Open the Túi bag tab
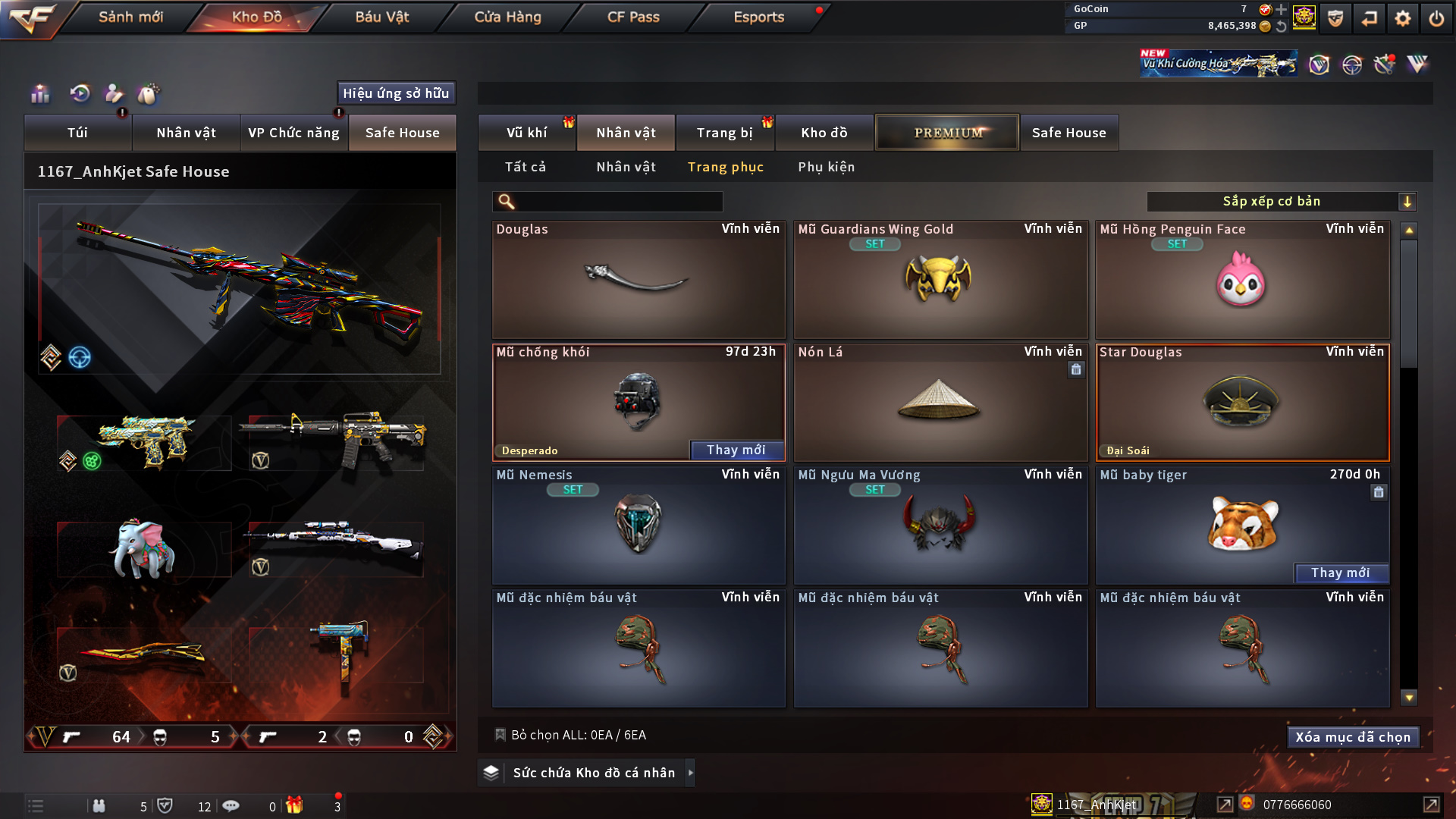 pyautogui.click(x=77, y=133)
